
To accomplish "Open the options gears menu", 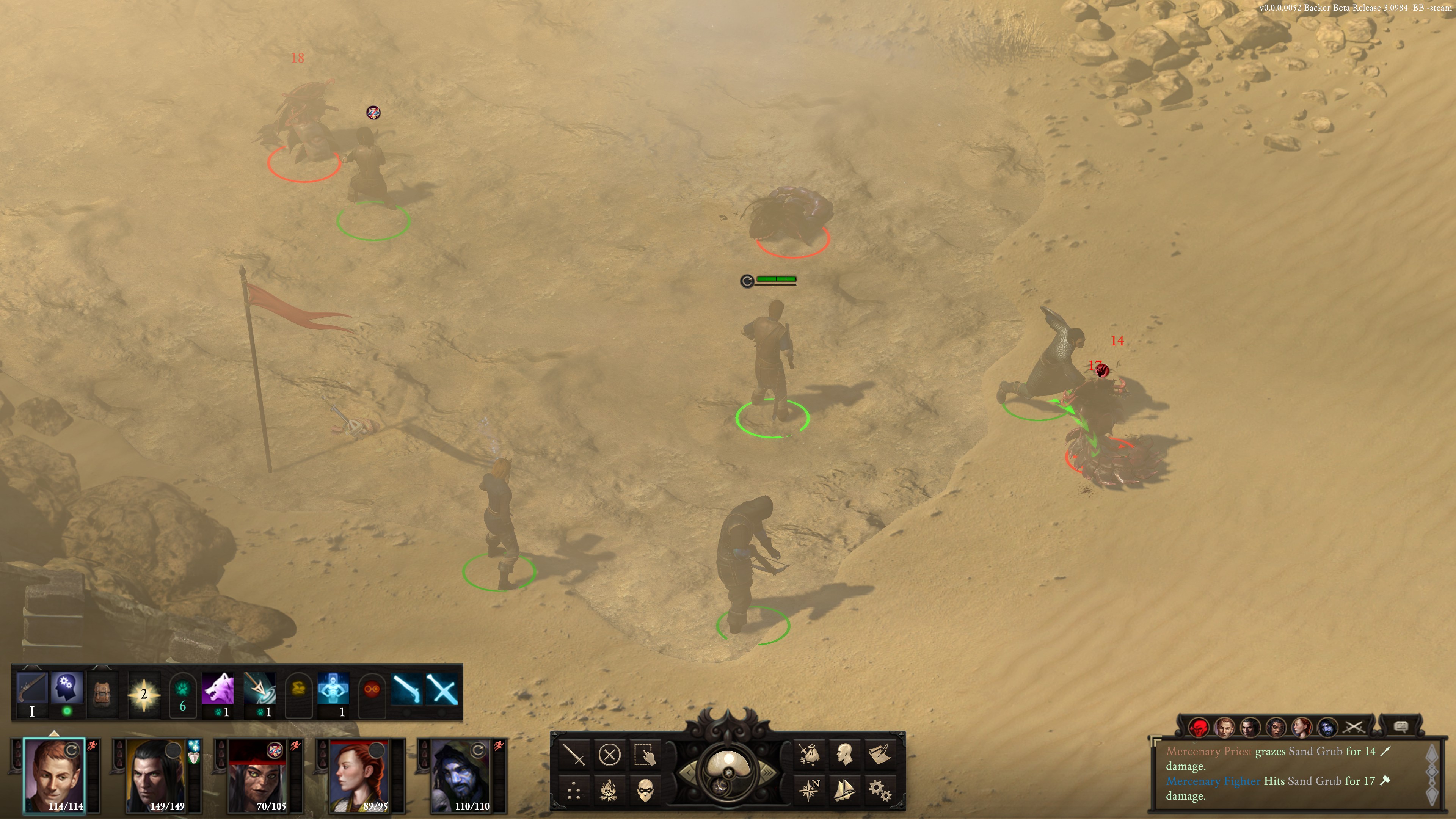I will coord(880,789).
